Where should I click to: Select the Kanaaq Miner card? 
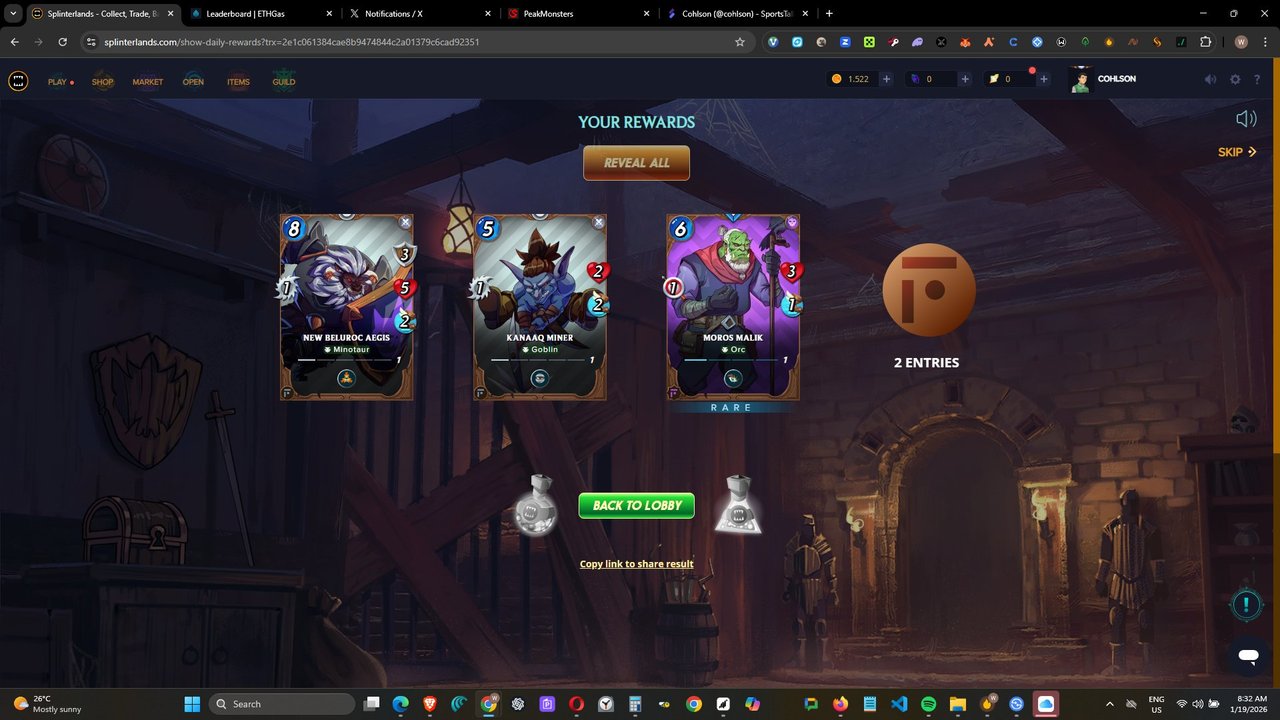(540, 307)
